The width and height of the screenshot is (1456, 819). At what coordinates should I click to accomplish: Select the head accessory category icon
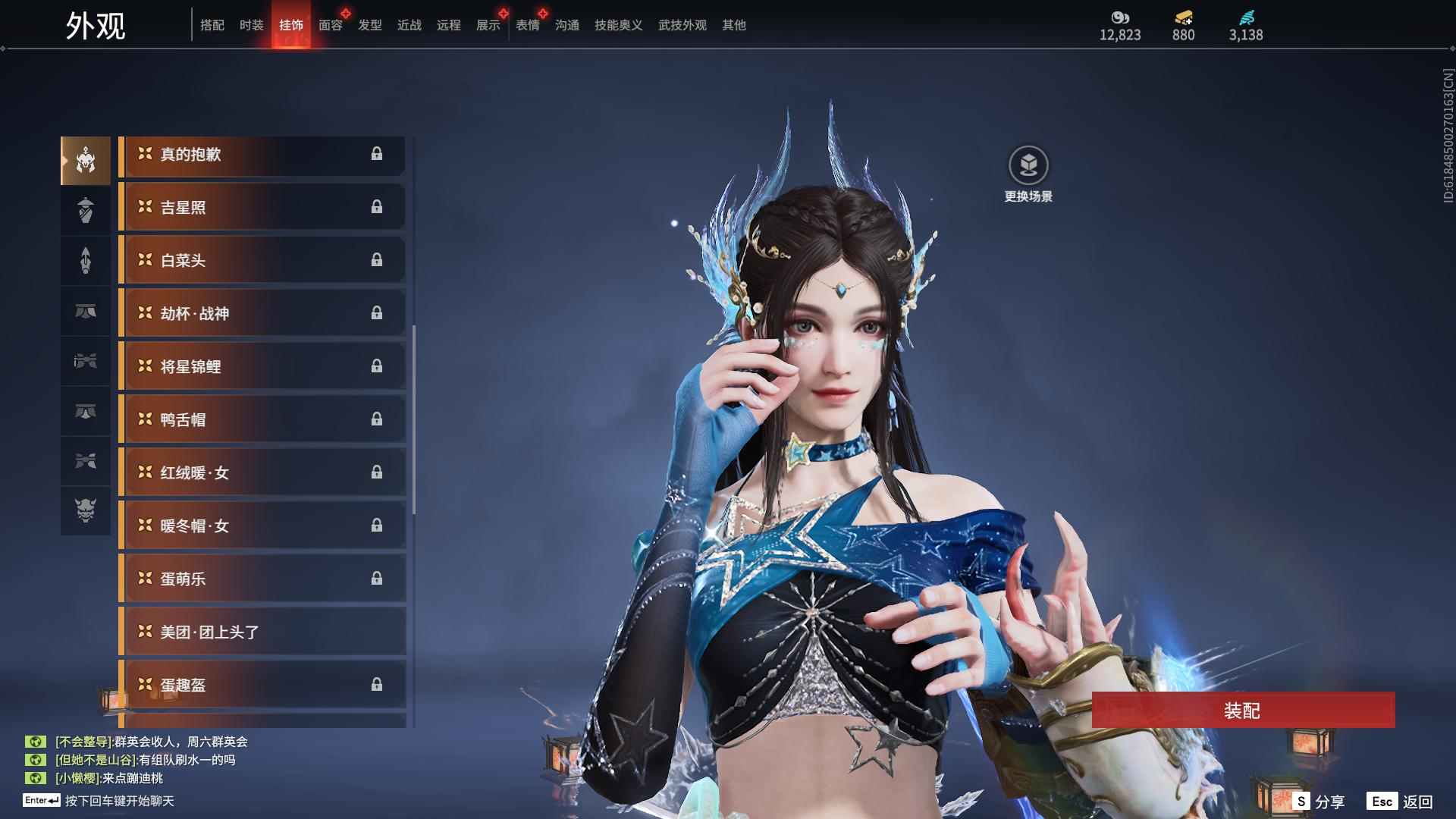86,161
